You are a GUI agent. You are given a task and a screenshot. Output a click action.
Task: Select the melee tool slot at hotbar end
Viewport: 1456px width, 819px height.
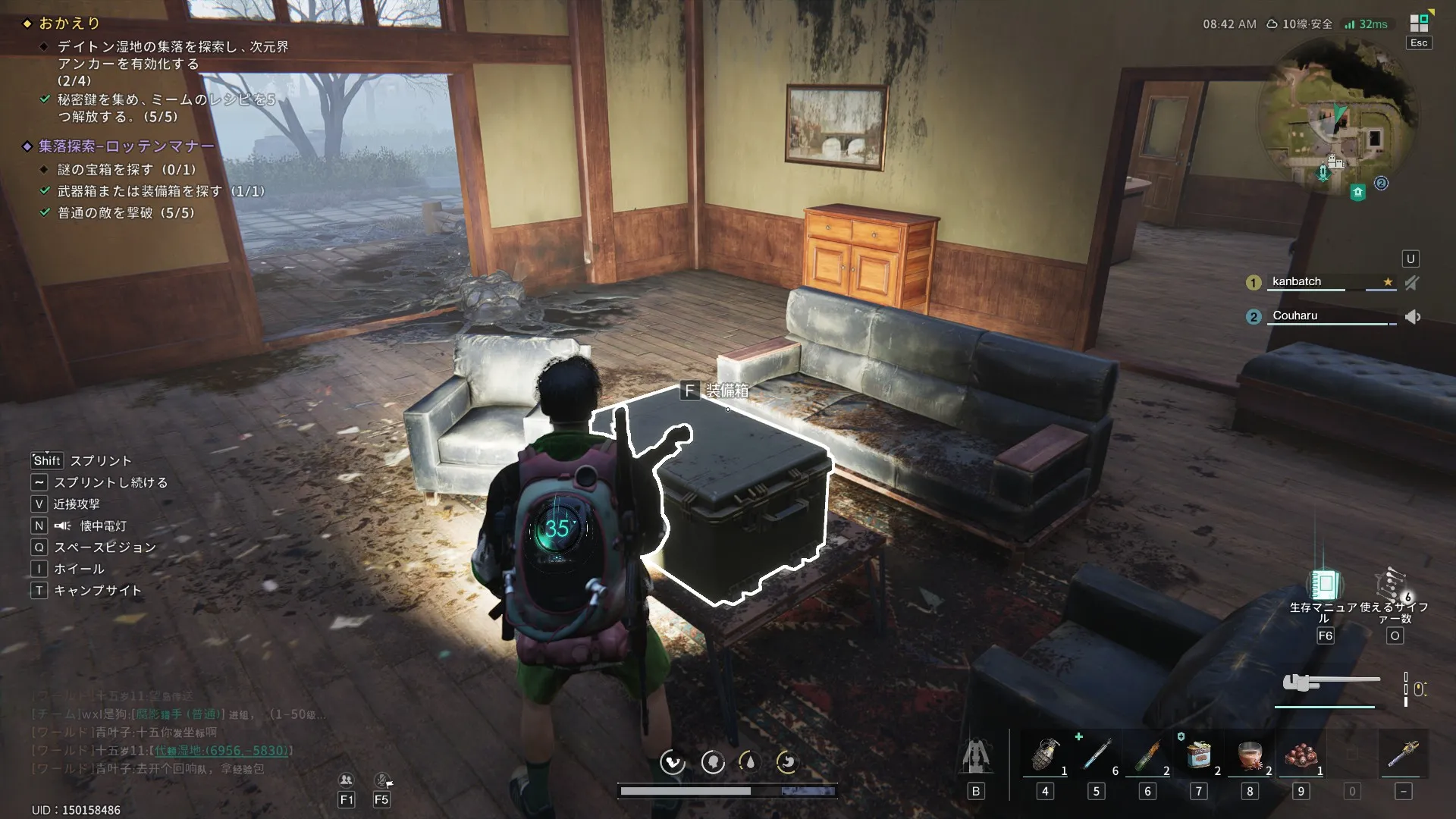pos(1403,756)
